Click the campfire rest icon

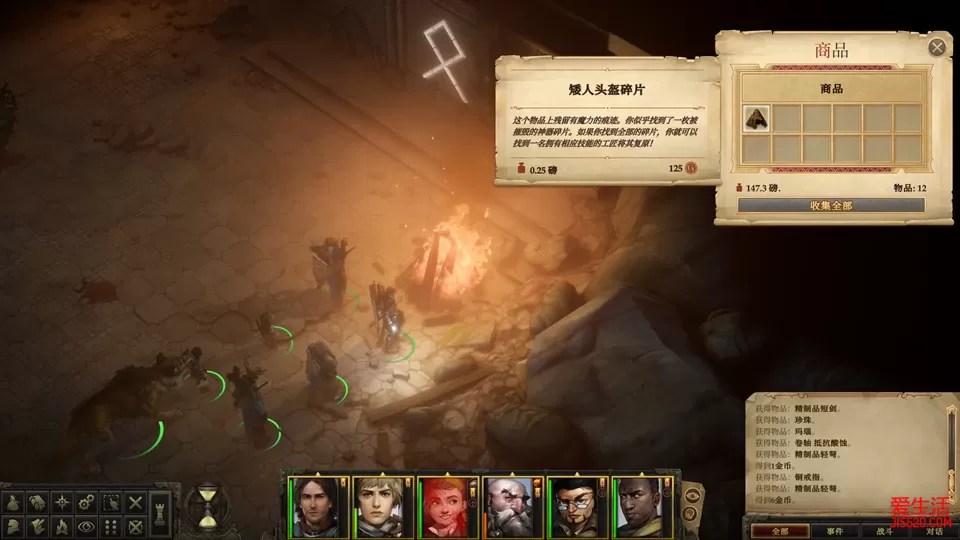click(61, 526)
